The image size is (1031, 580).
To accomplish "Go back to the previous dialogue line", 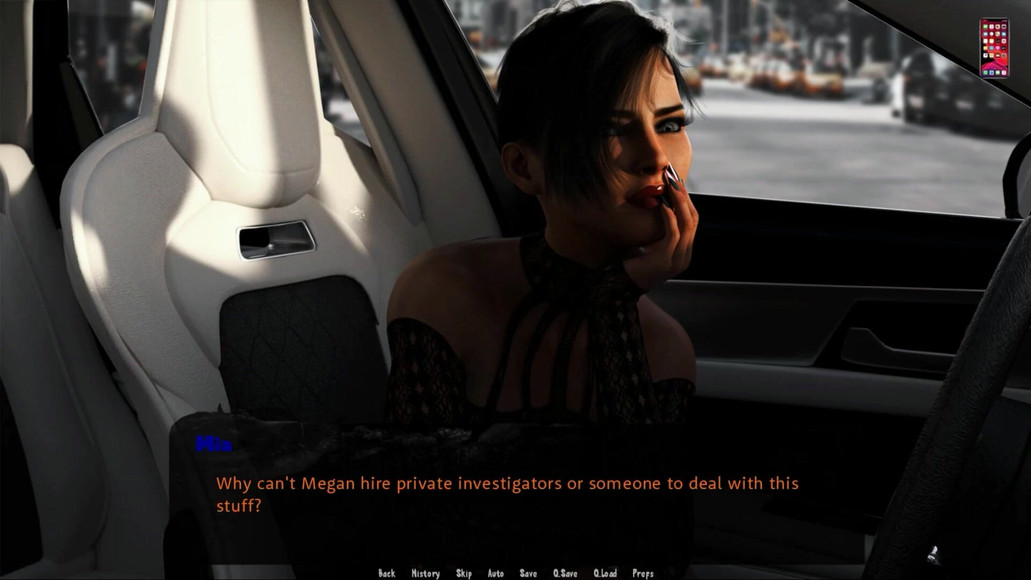I will (x=387, y=573).
